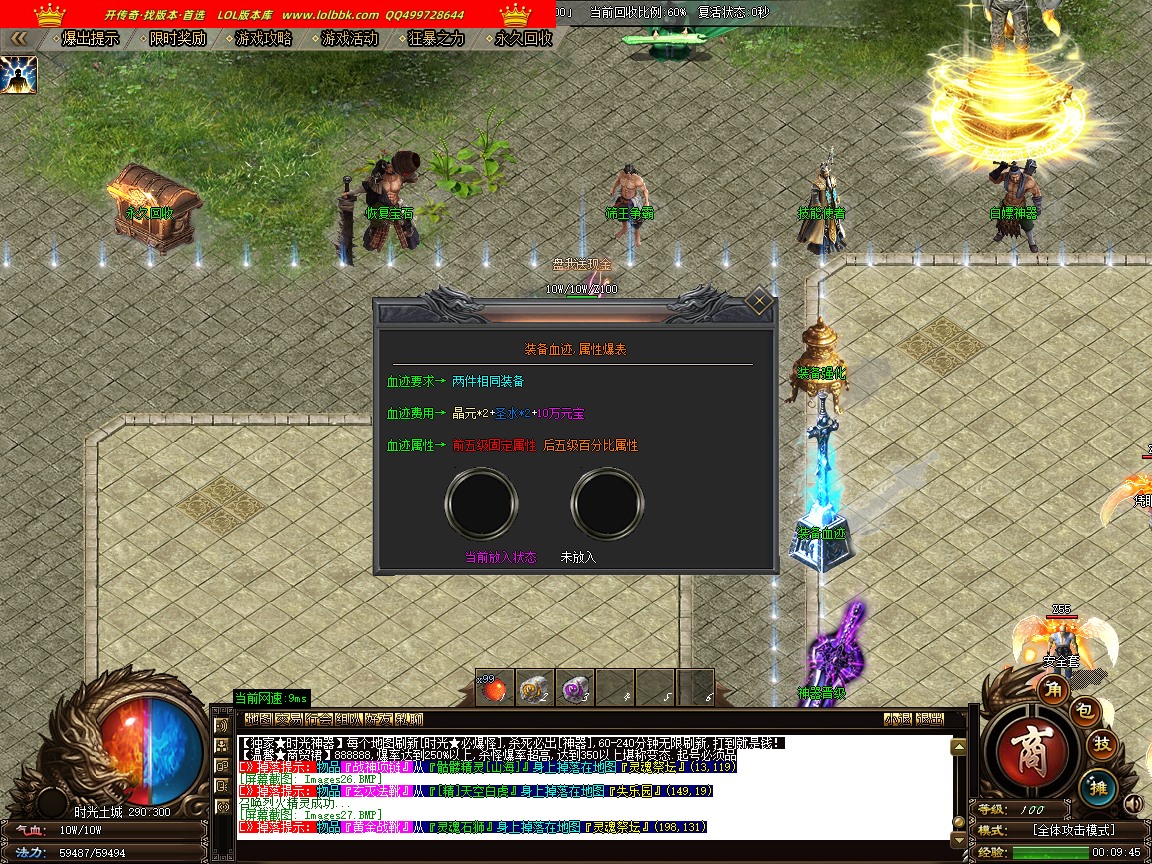Click the 退出 exit button
Viewport: 1152px width, 864px height.
pos(930,719)
